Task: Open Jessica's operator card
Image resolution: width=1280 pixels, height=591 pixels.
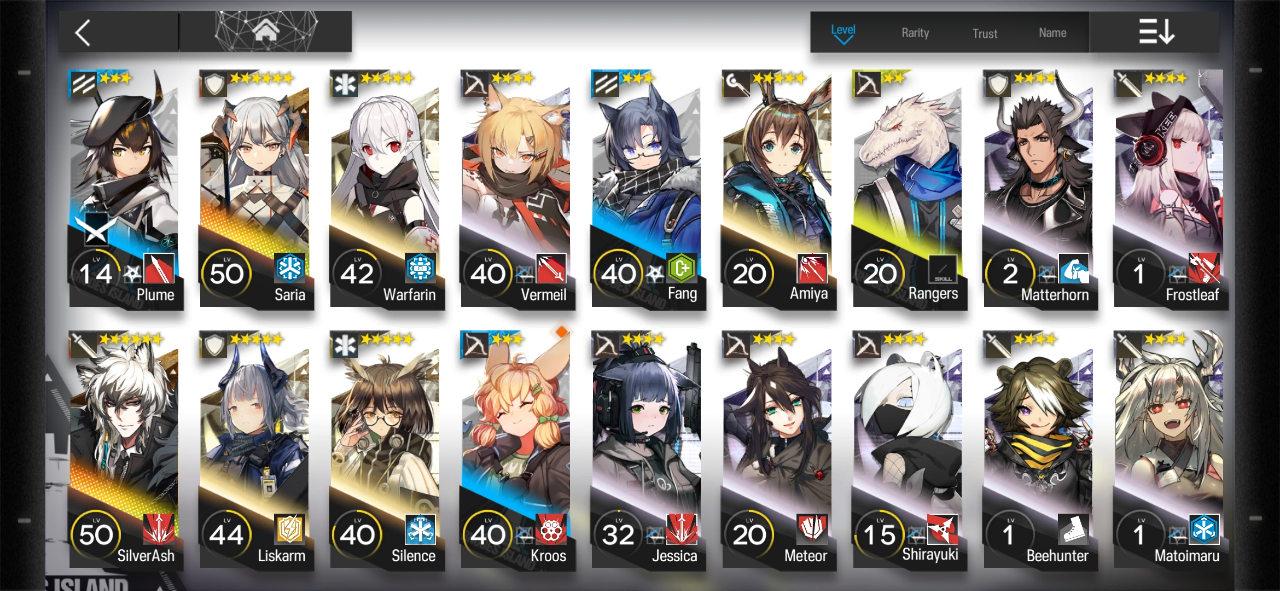Action: (x=646, y=447)
